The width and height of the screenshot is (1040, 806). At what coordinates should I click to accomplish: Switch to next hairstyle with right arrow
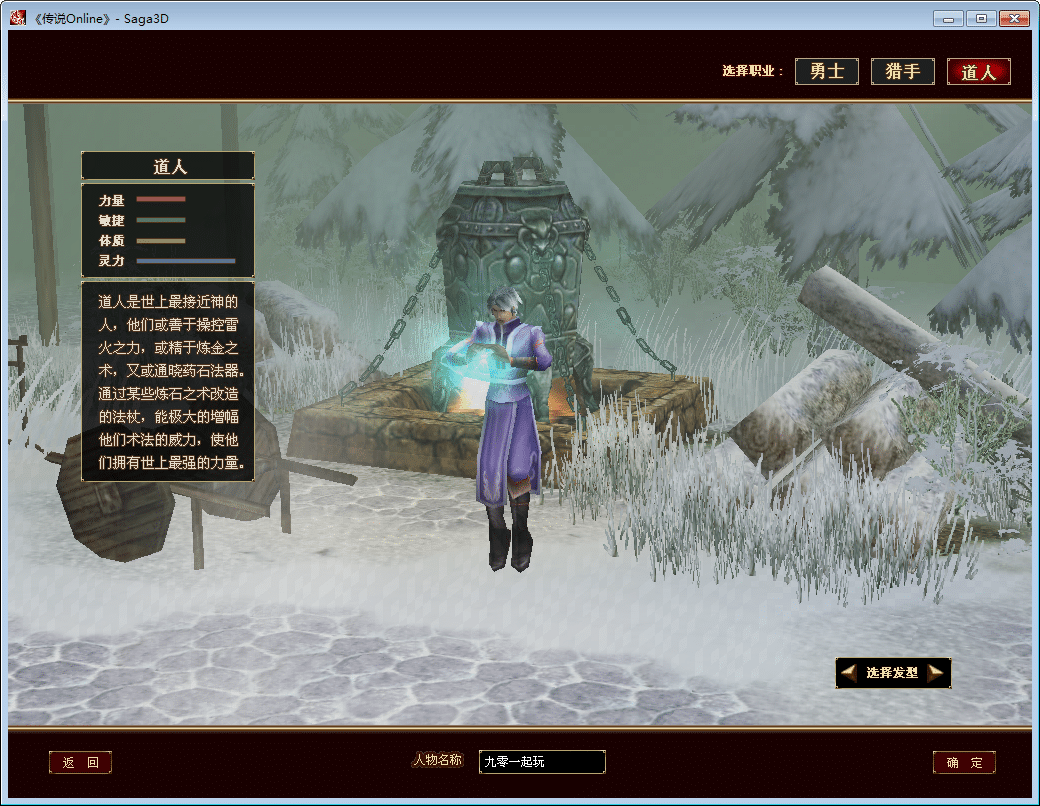click(x=936, y=673)
